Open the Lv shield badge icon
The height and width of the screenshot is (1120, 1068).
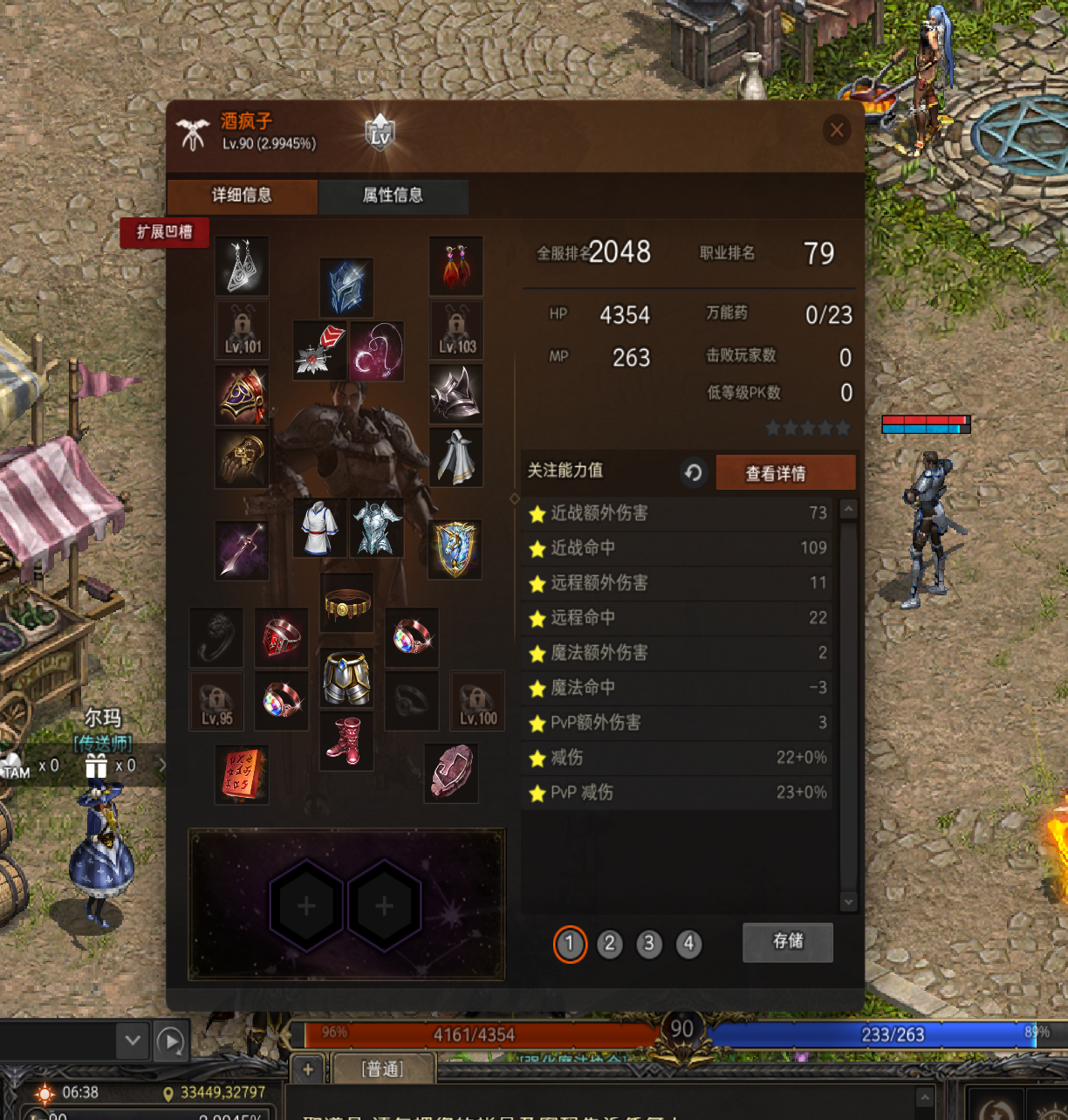[380, 134]
